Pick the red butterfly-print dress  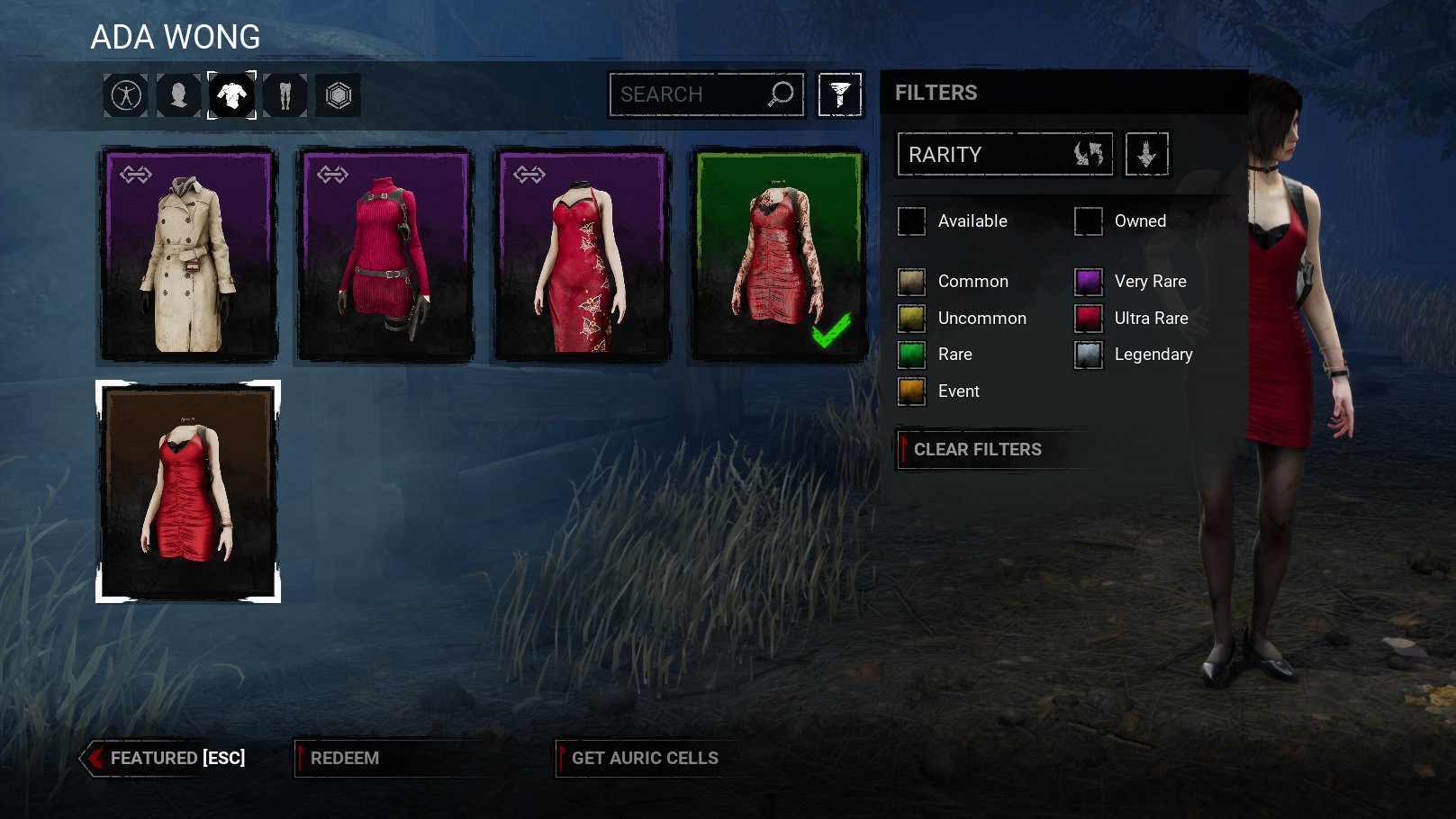coord(582,255)
